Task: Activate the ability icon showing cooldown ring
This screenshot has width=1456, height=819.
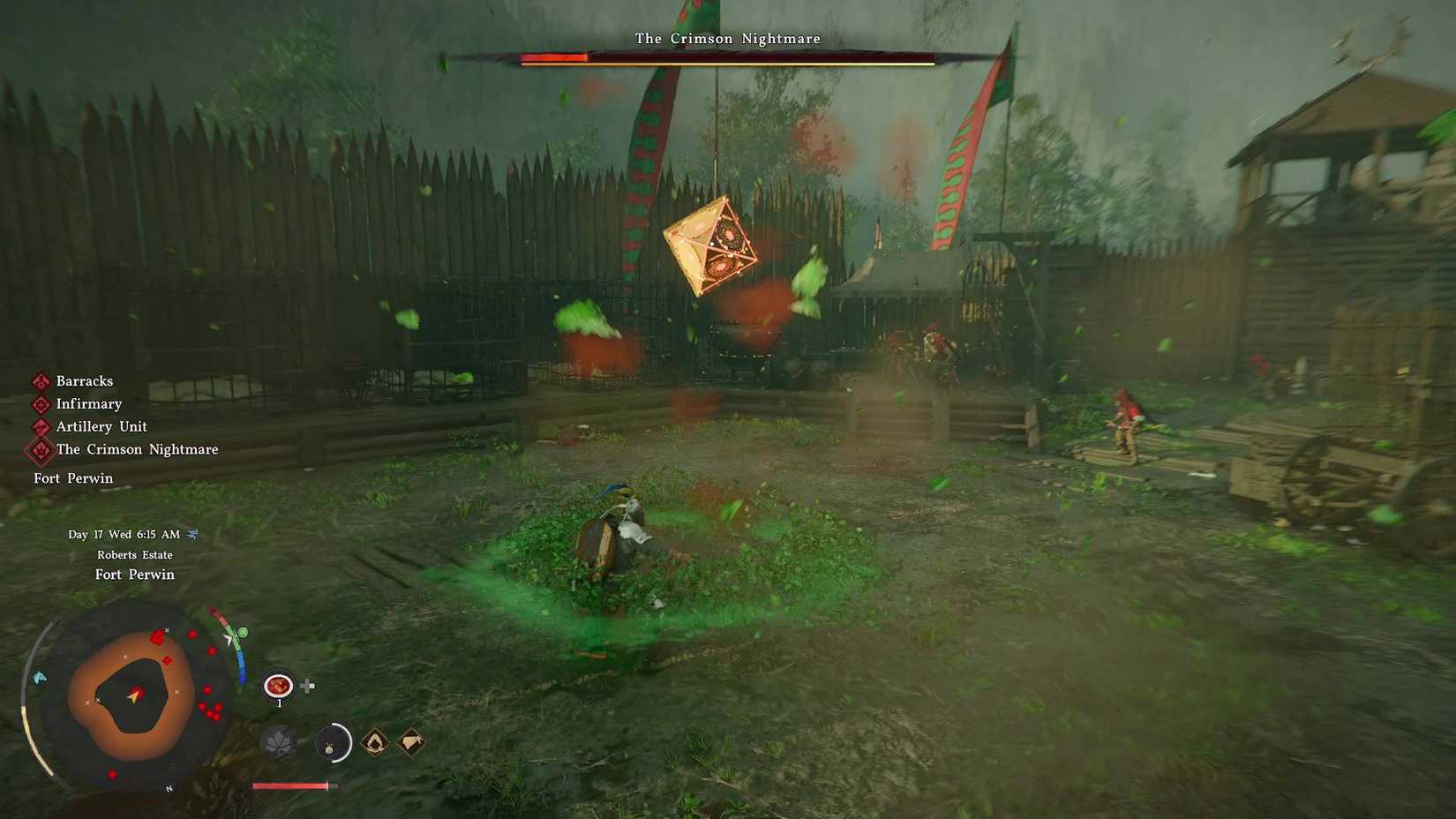Action: point(333,742)
